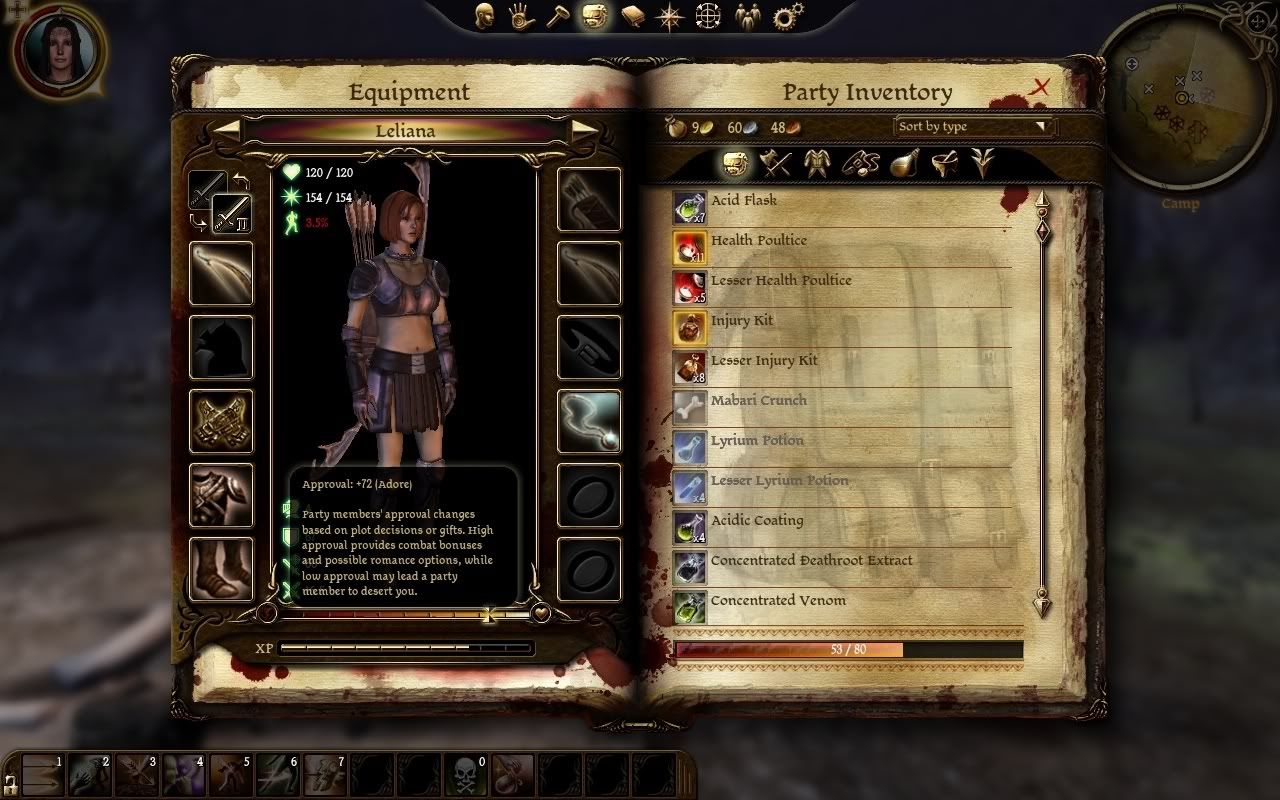Go to the previous character with the left arrow
Image resolution: width=1280 pixels, height=800 pixels.
point(228,130)
